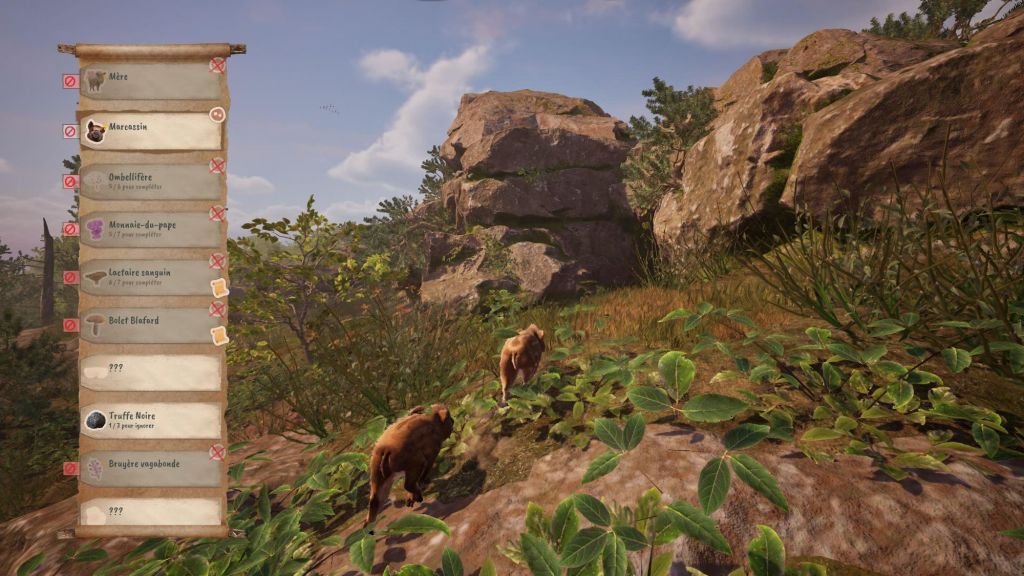The width and height of the screenshot is (1024, 576).
Task: Click the crossed-out scent icon on Mère
Action: pos(217,65)
